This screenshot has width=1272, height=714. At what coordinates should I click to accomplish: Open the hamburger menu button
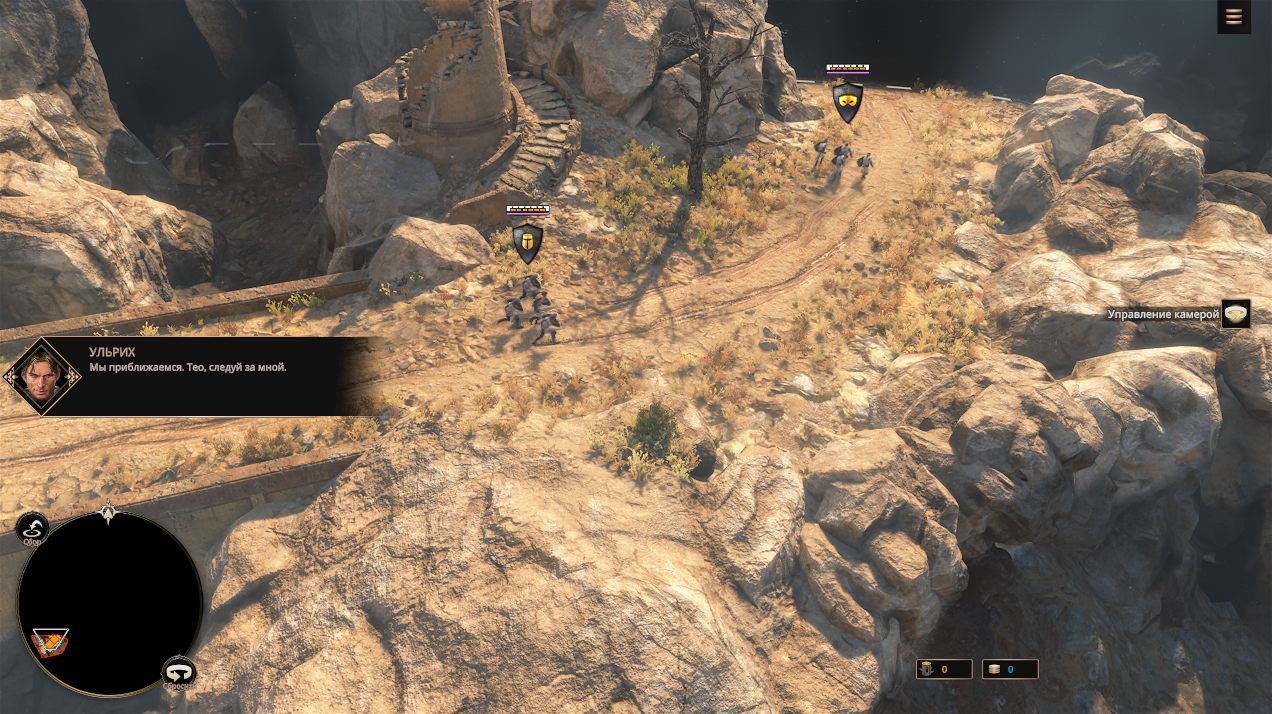1234,17
